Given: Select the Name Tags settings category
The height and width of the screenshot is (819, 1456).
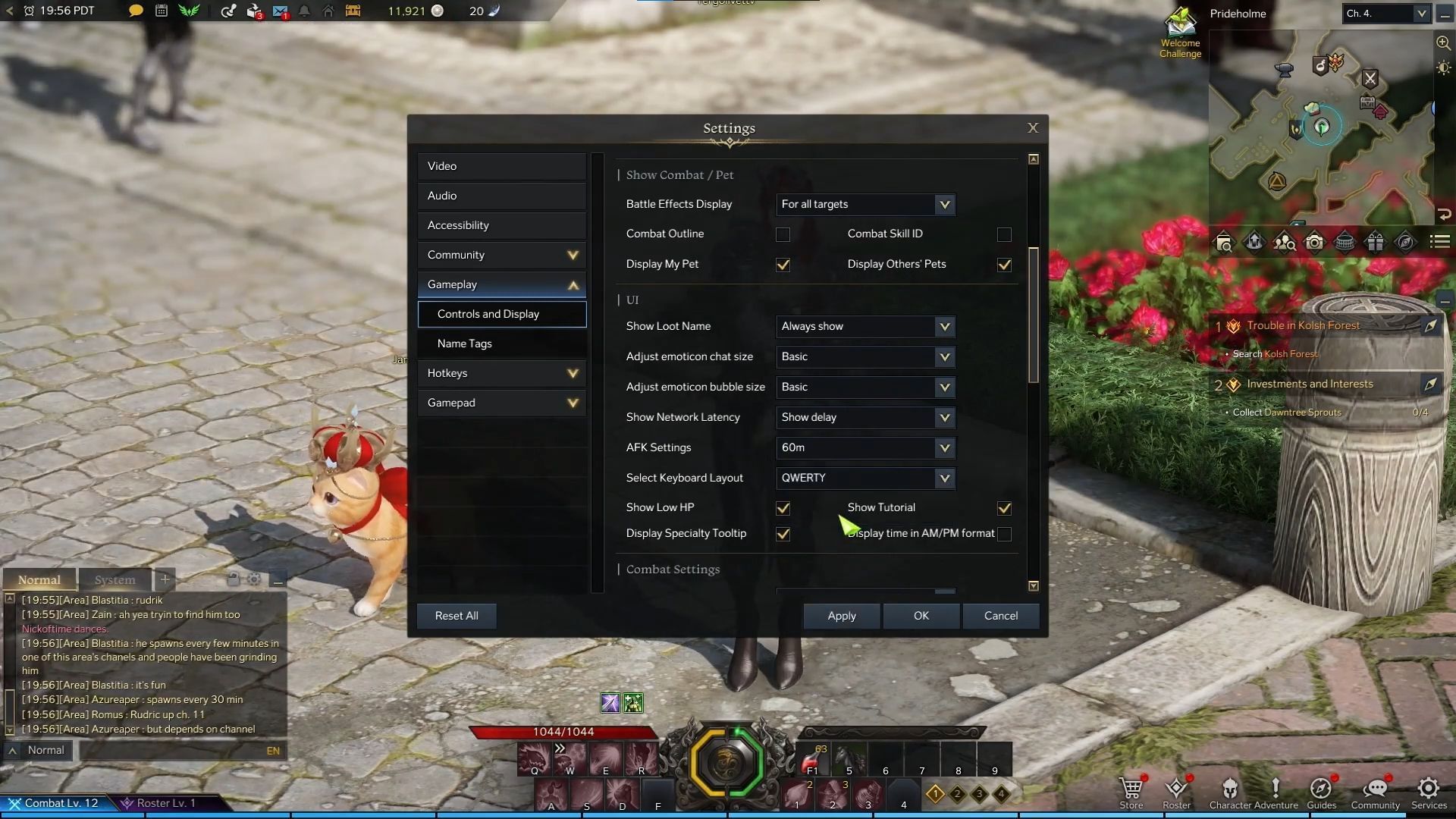Looking at the screenshot, I should tap(501, 343).
